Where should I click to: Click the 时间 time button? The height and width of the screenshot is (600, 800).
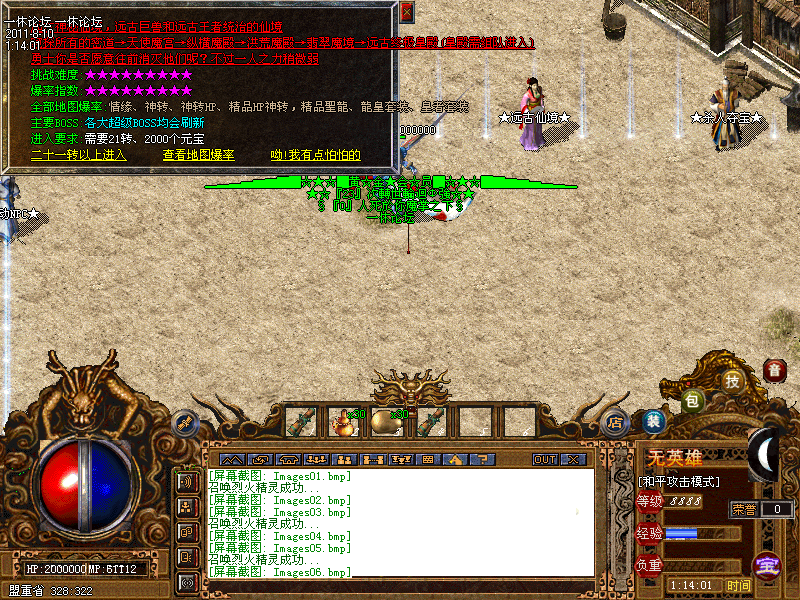click(739, 585)
